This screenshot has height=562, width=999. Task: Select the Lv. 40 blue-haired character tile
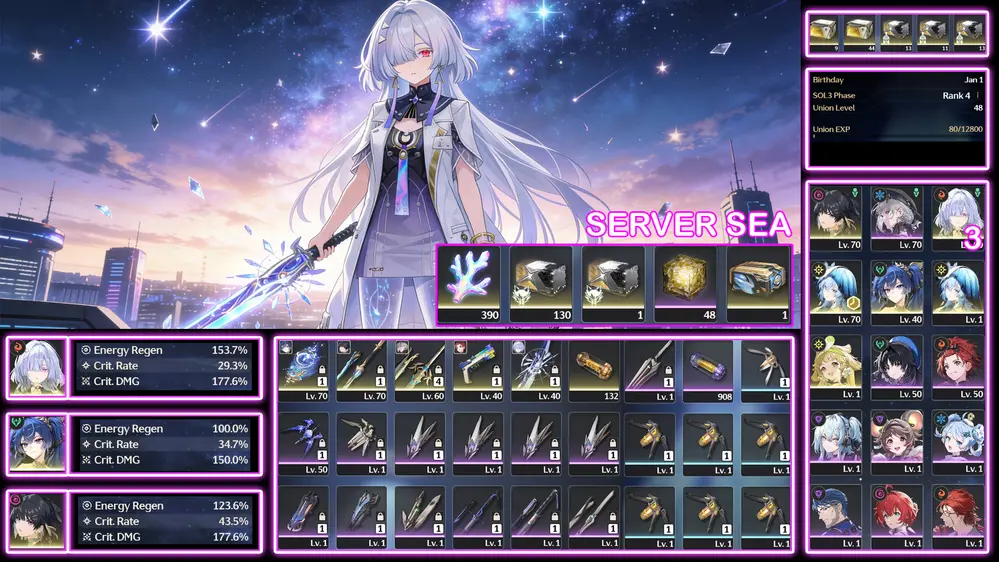(x=896, y=290)
